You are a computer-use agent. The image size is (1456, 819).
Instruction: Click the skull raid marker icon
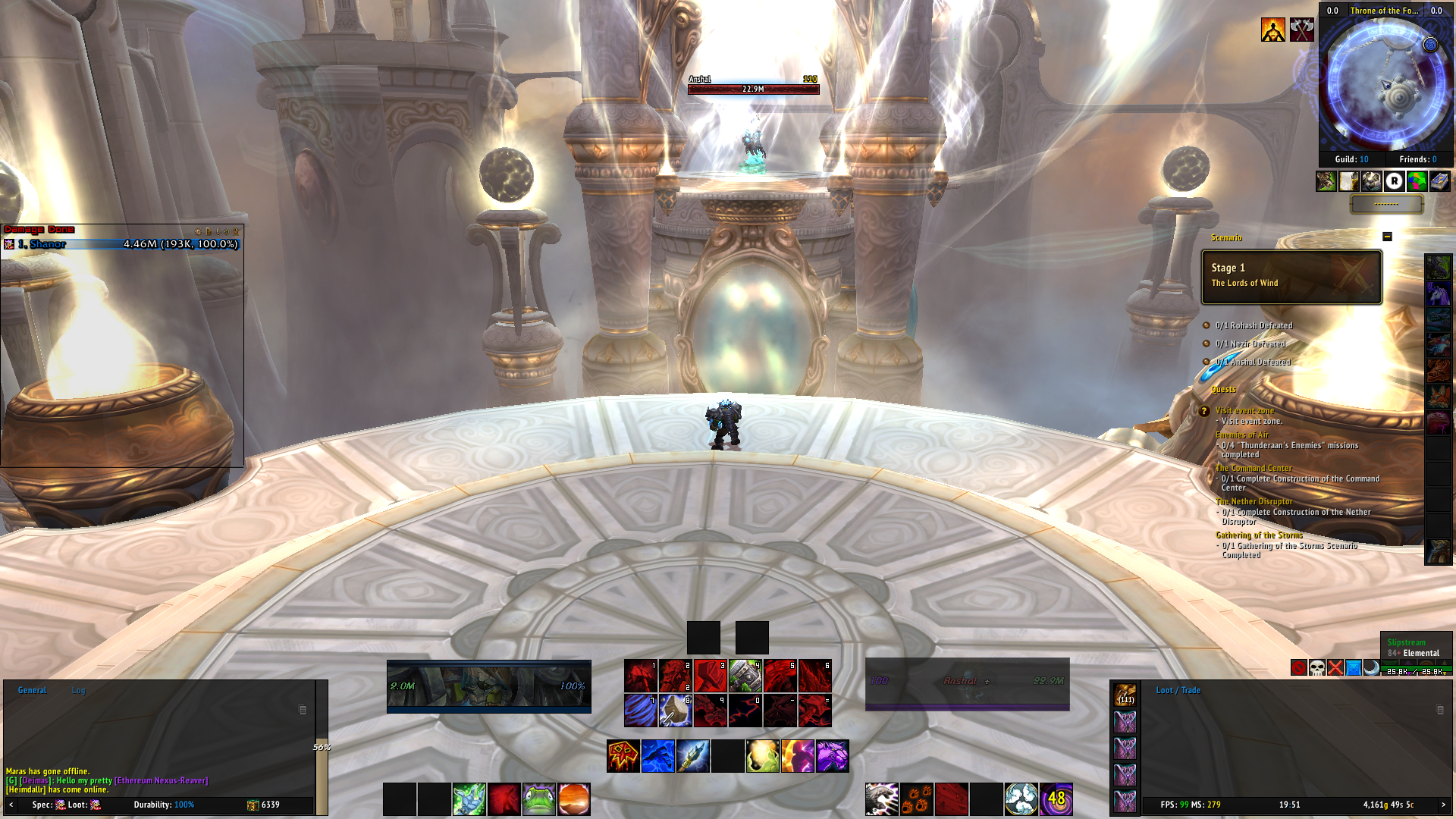pos(1317,667)
